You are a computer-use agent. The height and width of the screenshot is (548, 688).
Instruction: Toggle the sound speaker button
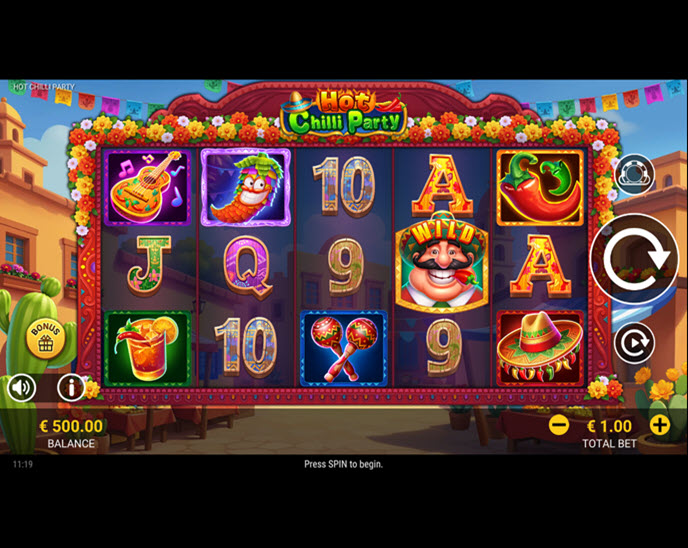(21, 387)
